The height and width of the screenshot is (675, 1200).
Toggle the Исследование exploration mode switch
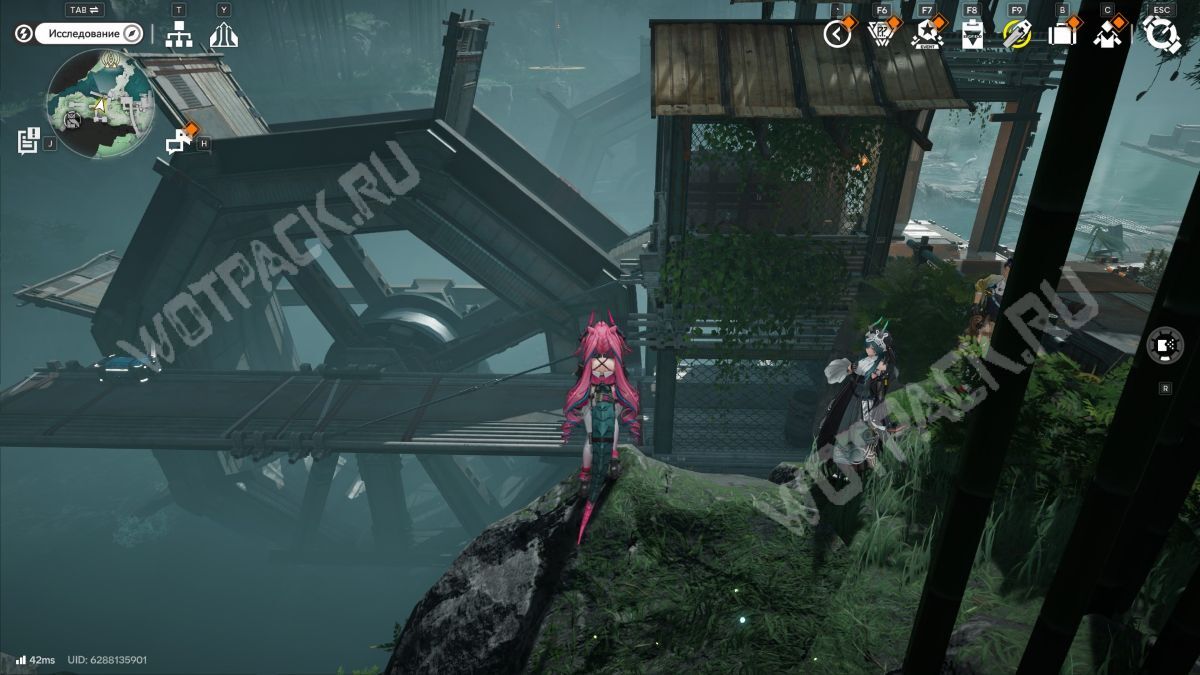[79, 34]
